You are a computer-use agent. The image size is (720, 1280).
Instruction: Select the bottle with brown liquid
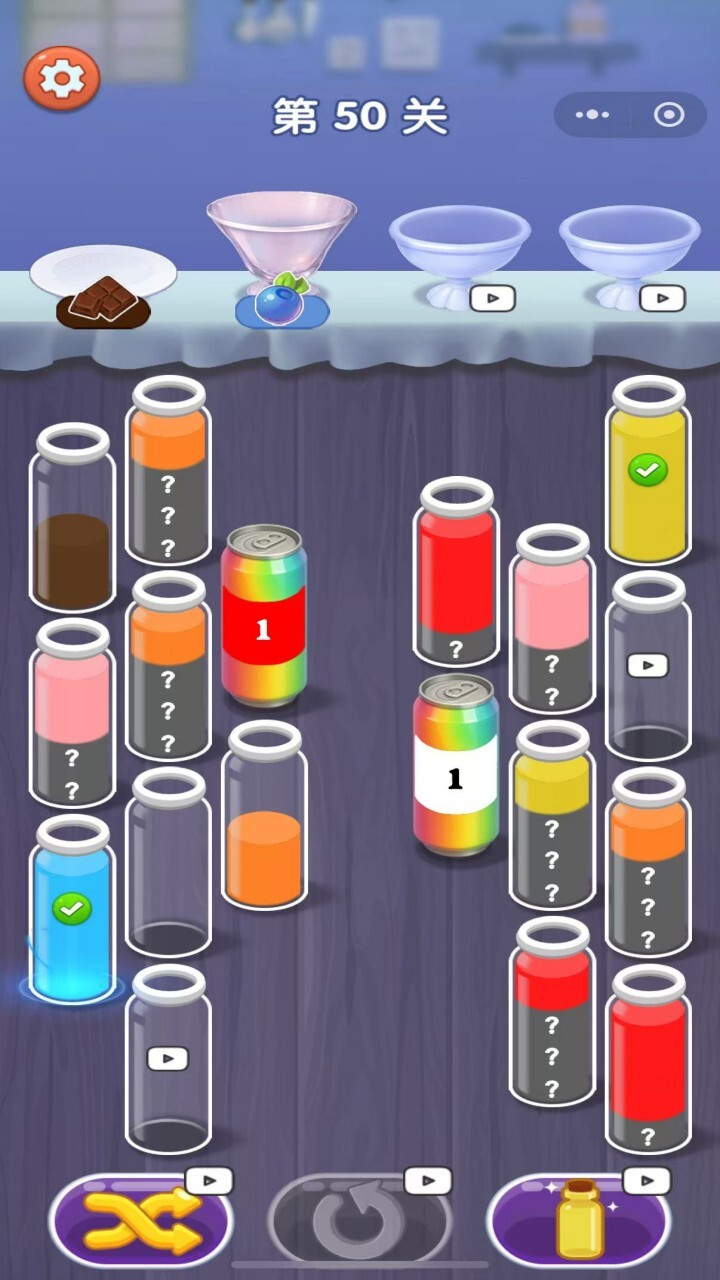tap(72, 520)
